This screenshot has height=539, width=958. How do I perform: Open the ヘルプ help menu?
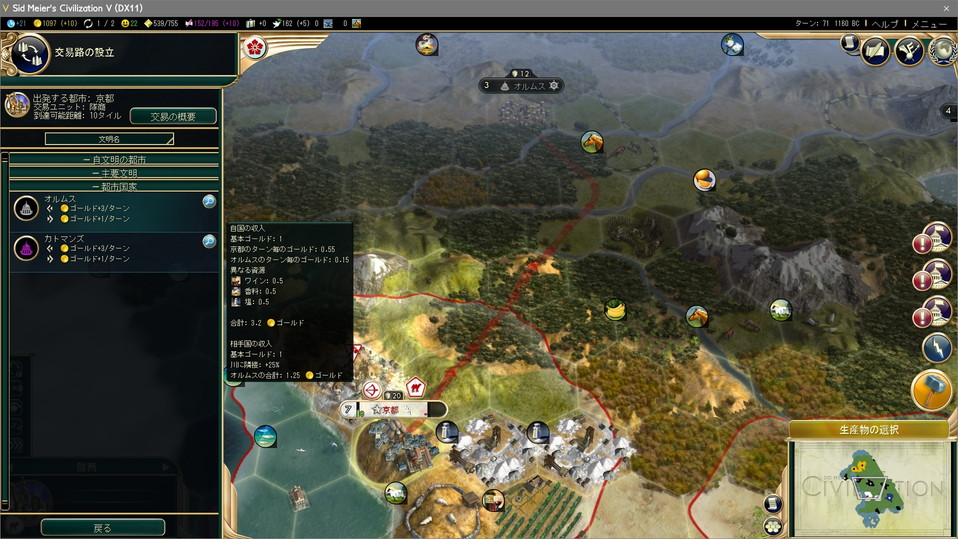coord(885,23)
